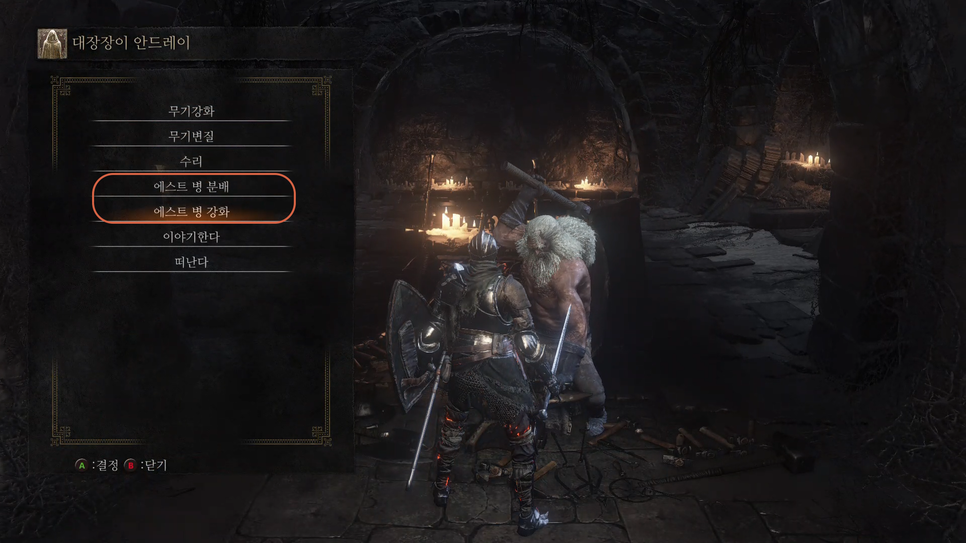Click 이야기한다 to talk to Andre
The image size is (966, 543).
(191, 237)
